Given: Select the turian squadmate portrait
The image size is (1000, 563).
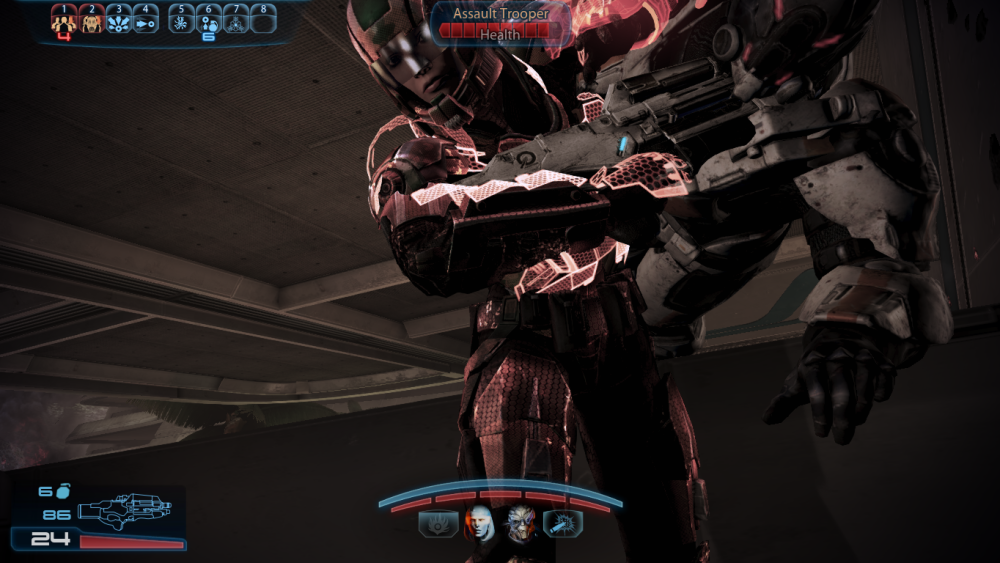Looking at the screenshot, I should coord(520,522).
